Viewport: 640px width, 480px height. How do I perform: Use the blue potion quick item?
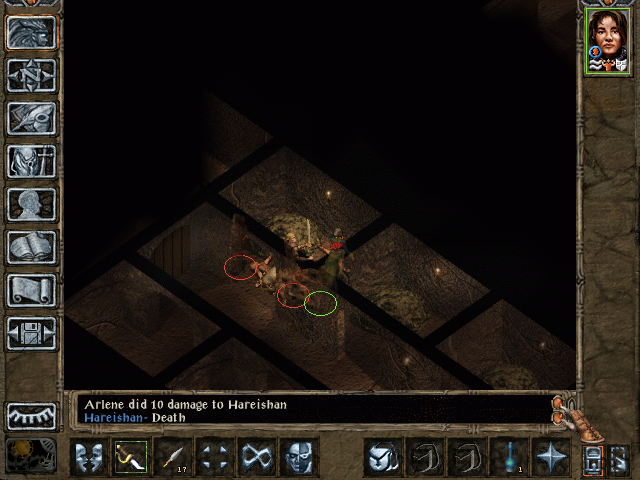click(508, 457)
